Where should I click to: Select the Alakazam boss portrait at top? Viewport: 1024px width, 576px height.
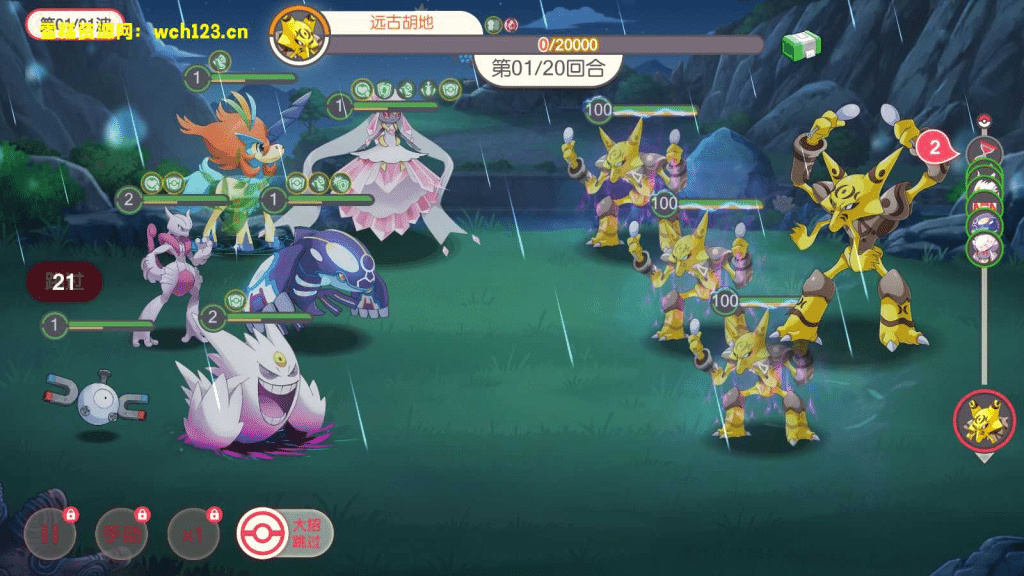296,37
